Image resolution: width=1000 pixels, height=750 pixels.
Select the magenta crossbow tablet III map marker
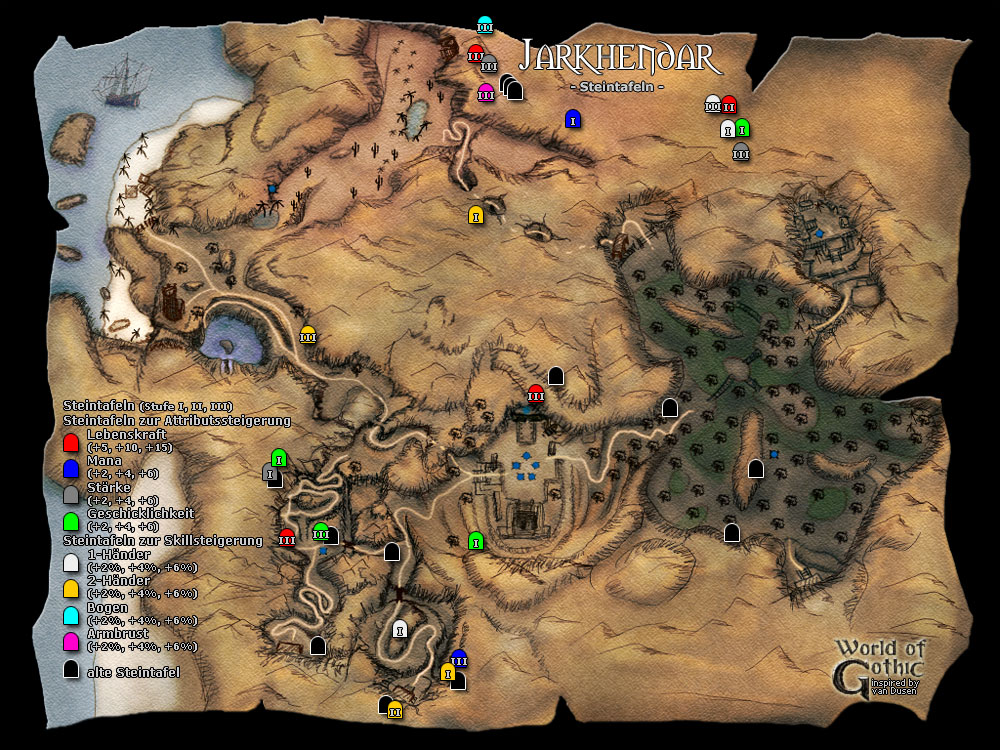(486, 94)
